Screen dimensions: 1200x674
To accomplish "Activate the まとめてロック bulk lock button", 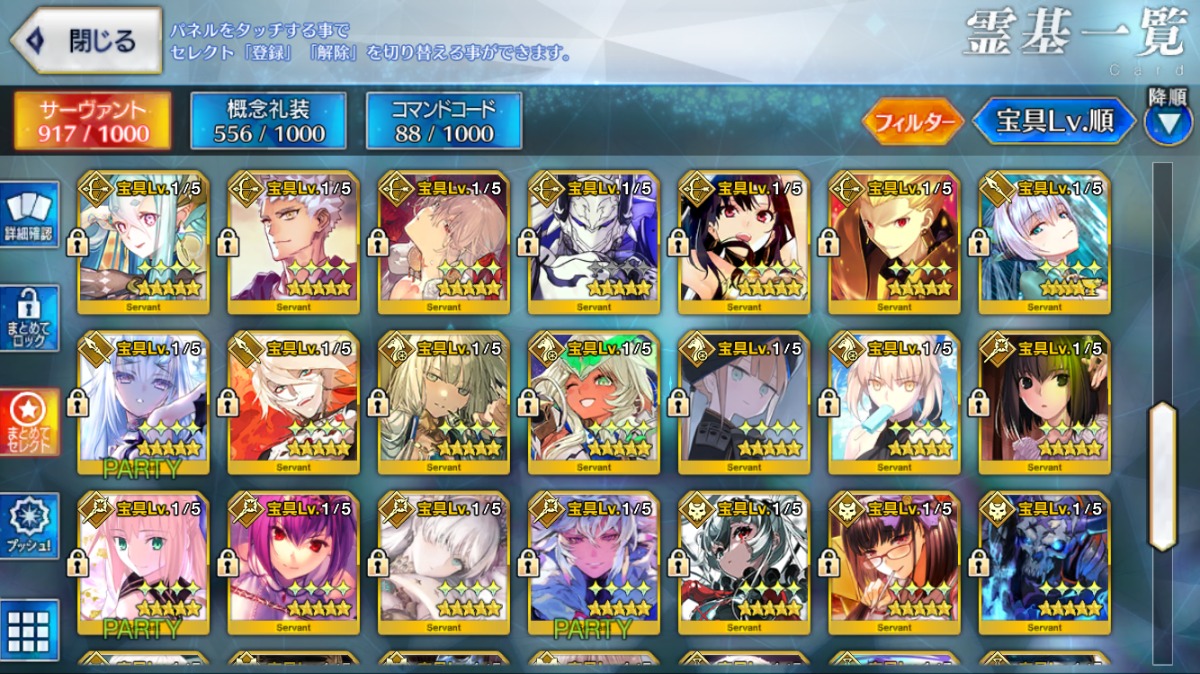I will [30, 318].
